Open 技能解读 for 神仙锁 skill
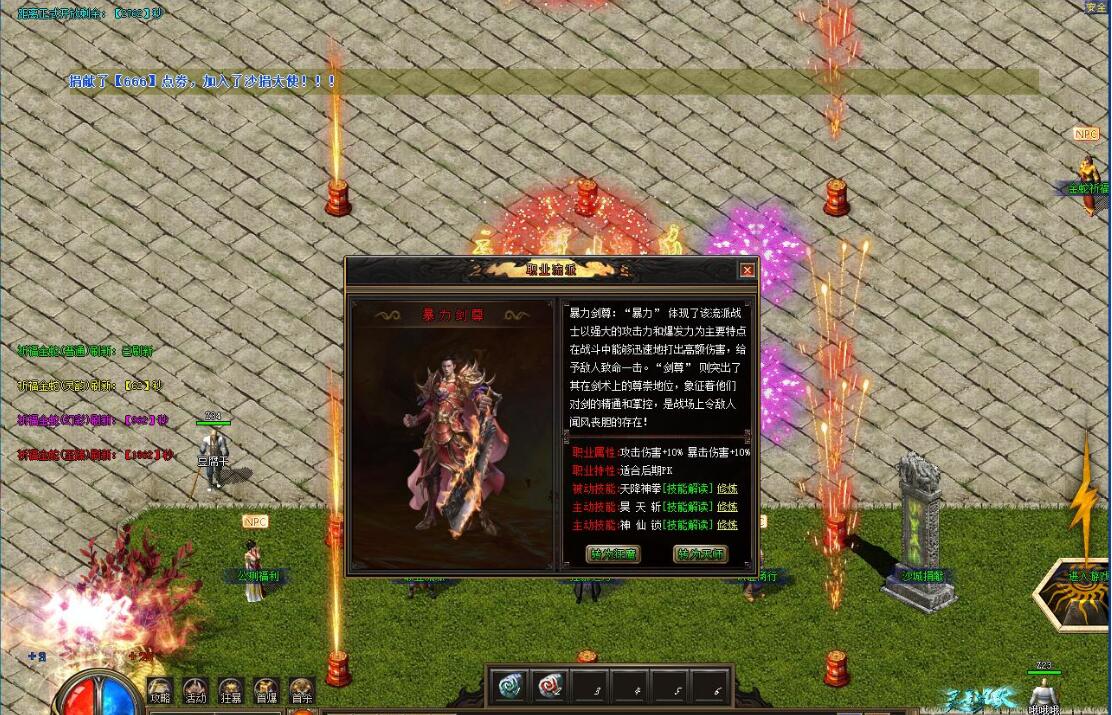The height and width of the screenshot is (715, 1112). [x=690, y=525]
